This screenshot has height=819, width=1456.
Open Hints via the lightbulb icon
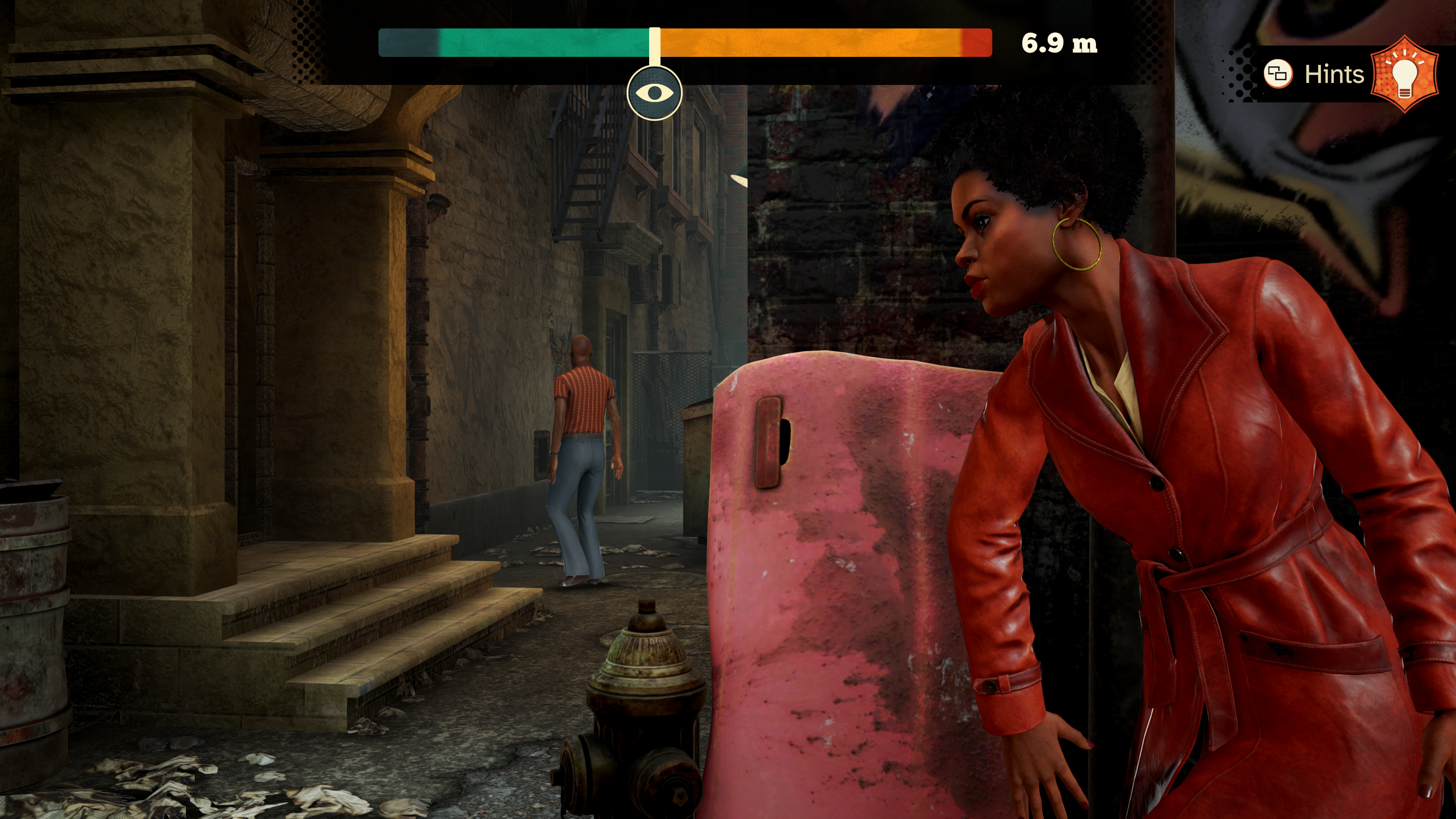click(1404, 75)
